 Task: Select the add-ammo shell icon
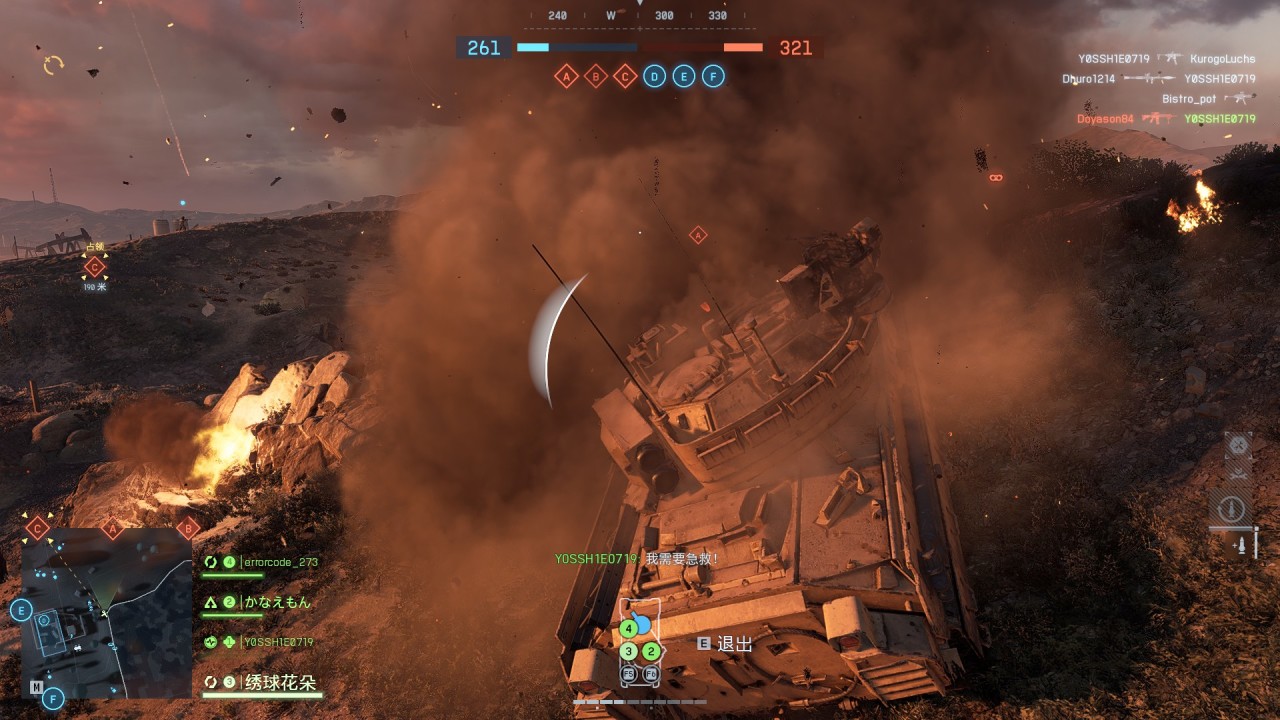(x=1242, y=546)
